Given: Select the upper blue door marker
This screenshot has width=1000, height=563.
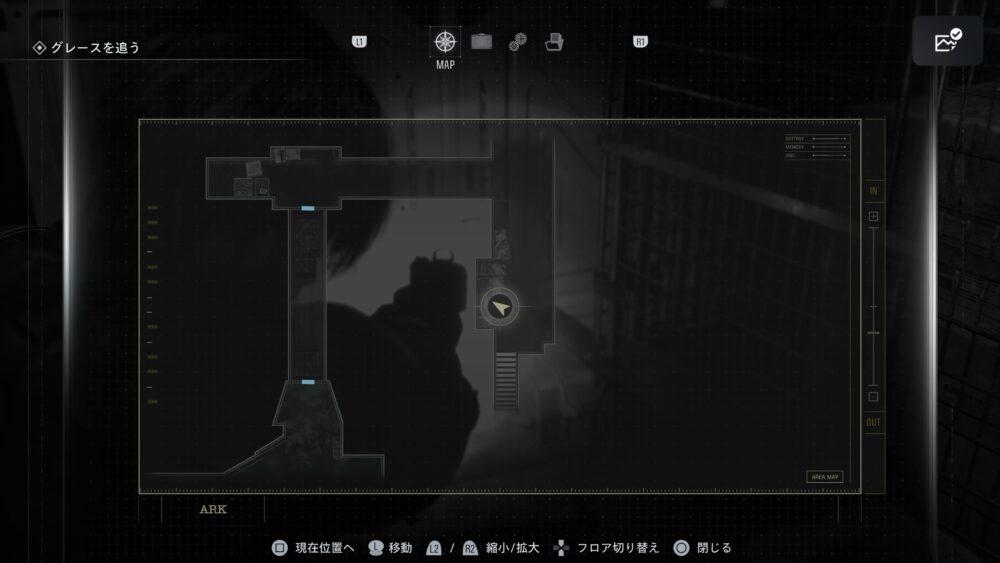Looking at the screenshot, I should click(308, 209).
